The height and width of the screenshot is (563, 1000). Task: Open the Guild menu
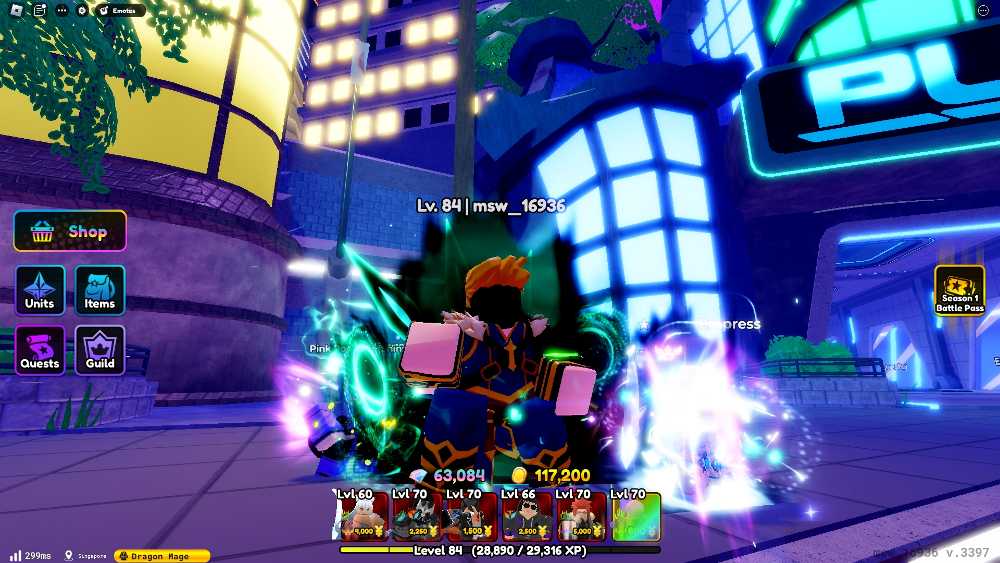coord(100,350)
